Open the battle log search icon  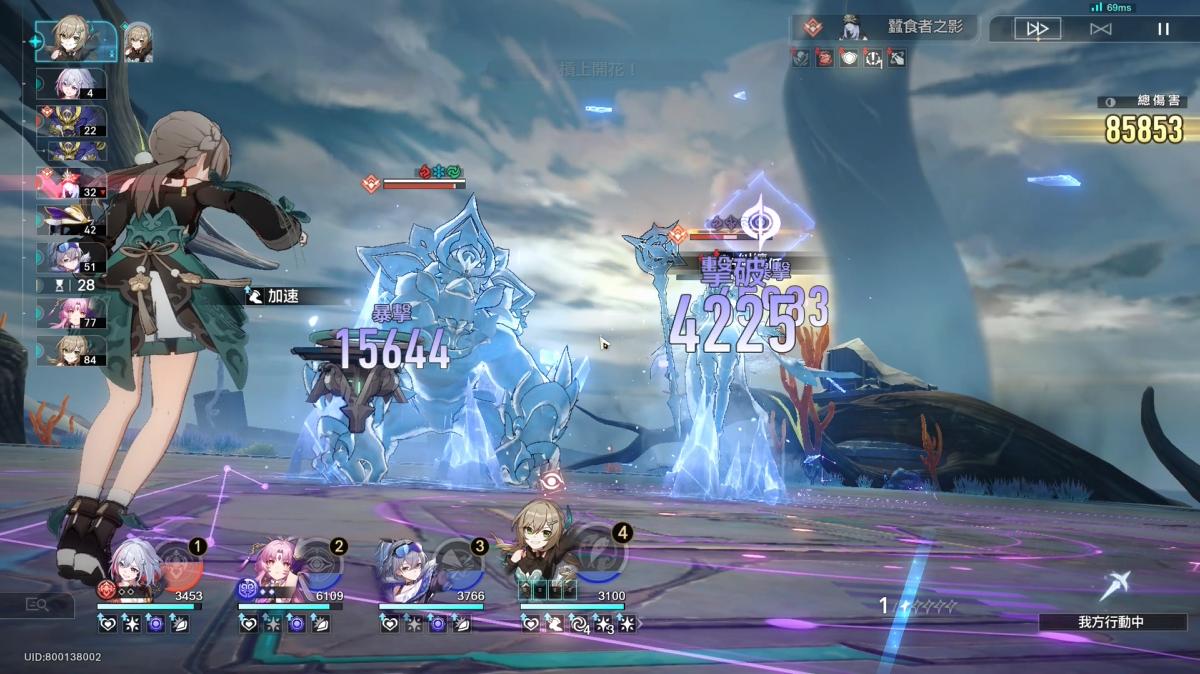pos(38,604)
